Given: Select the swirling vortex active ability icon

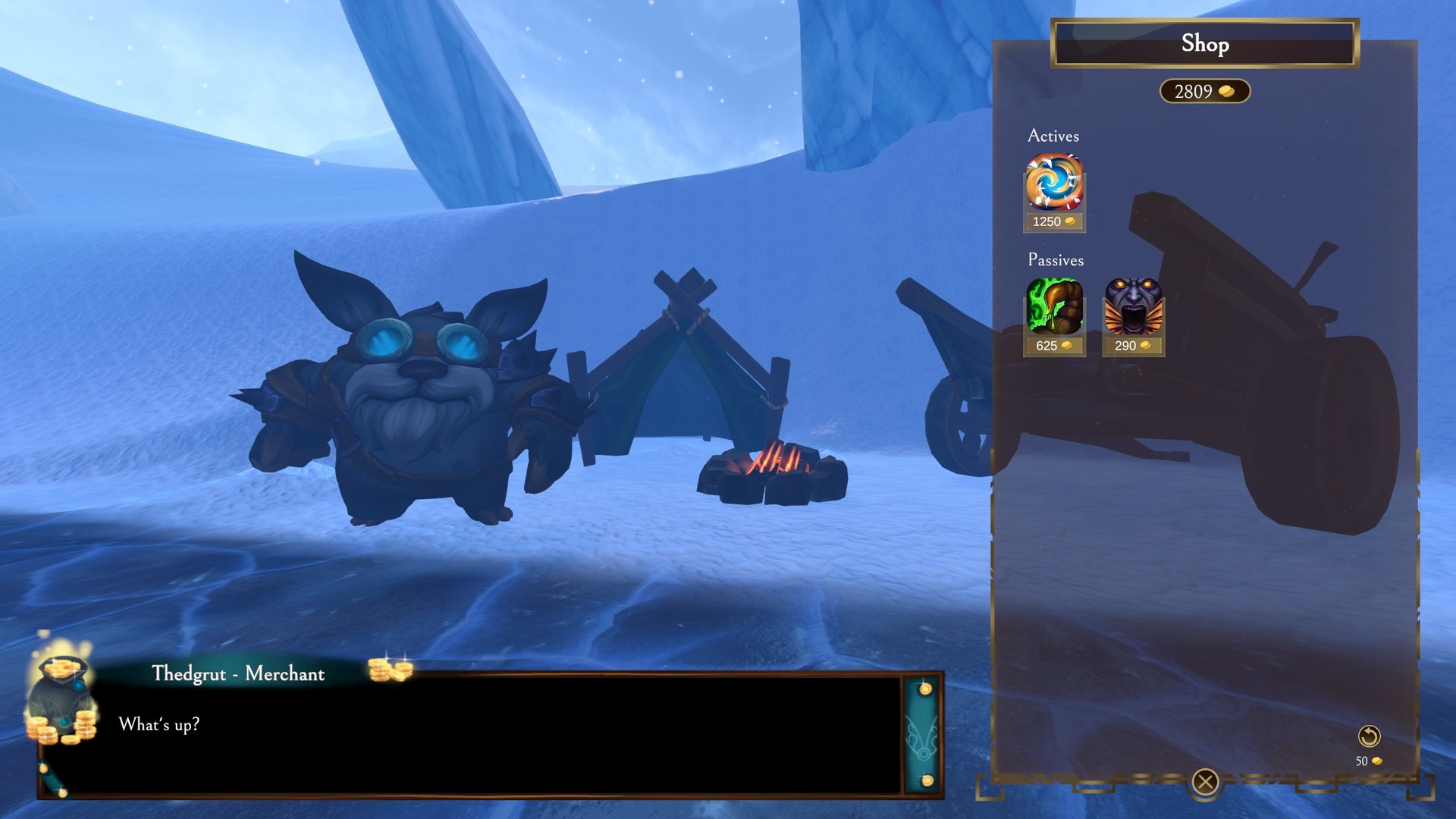Looking at the screenshot, I should point(1054,185).
